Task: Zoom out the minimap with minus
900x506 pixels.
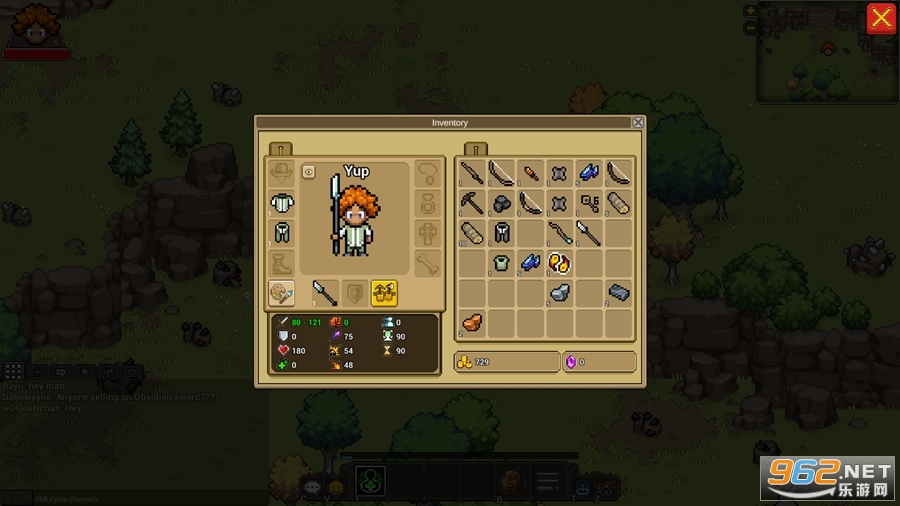Action: point(750,27)
